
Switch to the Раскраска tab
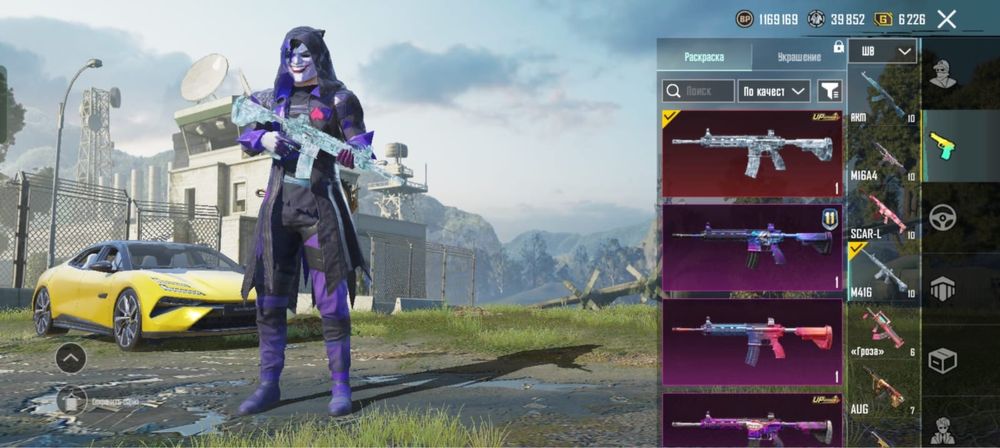[x=703, y=57]
